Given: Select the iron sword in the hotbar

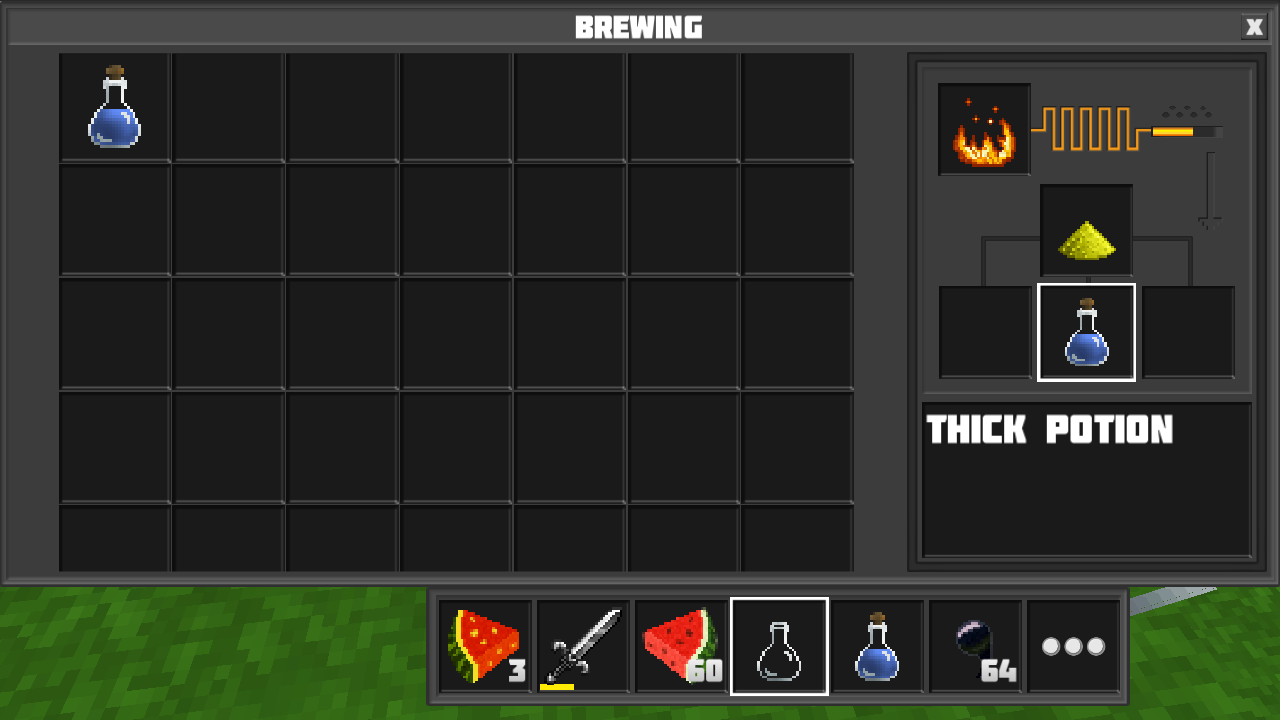Looking at the screenshot, I should click(580, 645).
